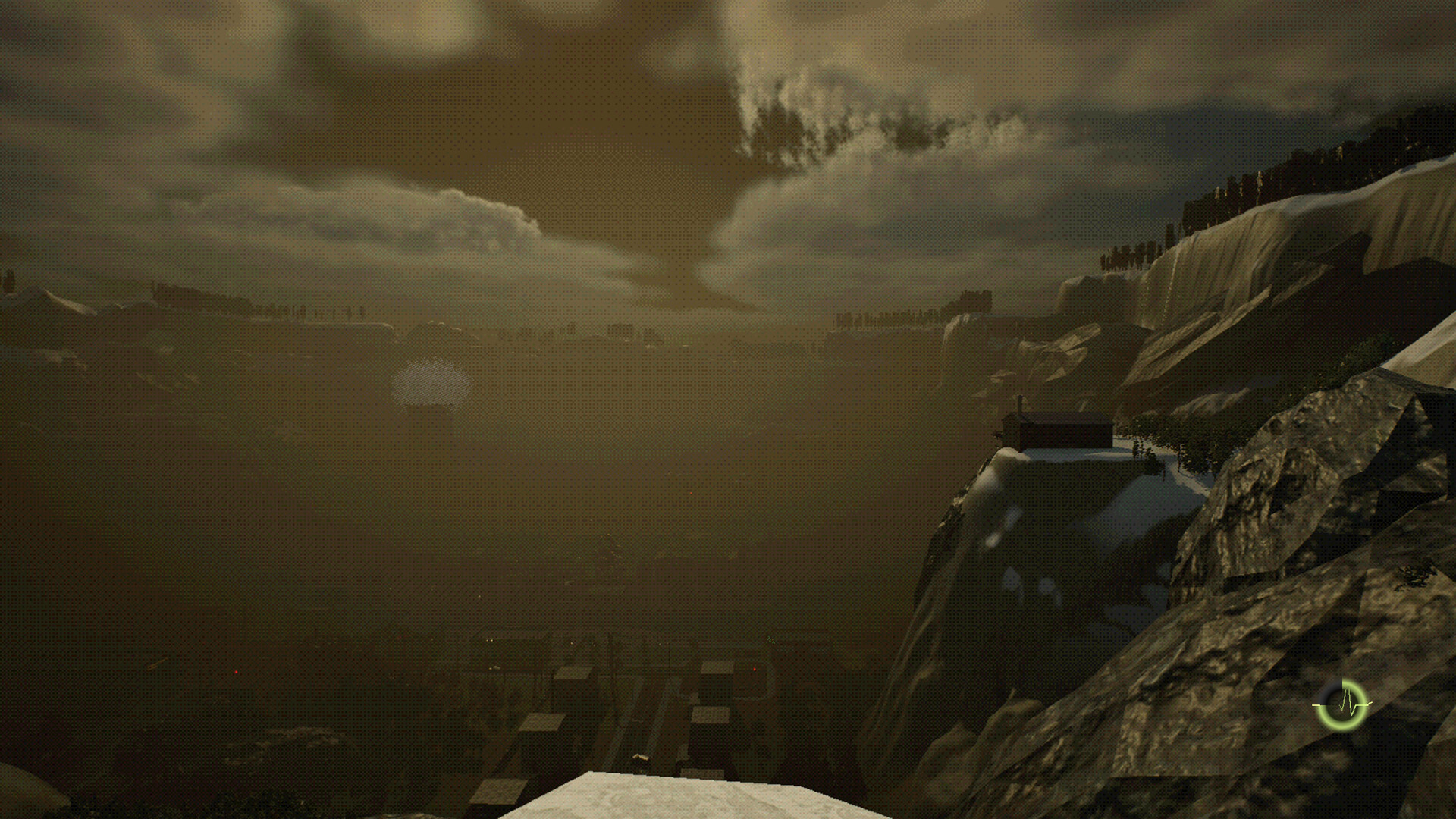Click the red warning light in the valley
The height and width of the screenshot is (819, 1456).
[236, 670]
